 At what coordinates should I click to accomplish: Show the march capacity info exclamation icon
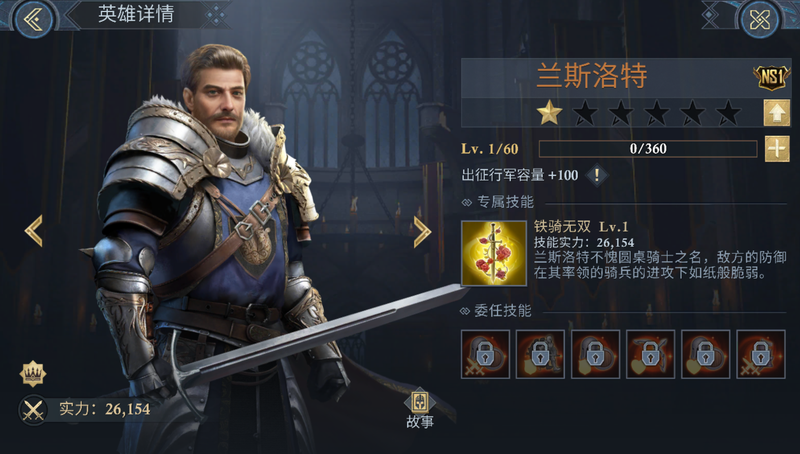(598, 175)
